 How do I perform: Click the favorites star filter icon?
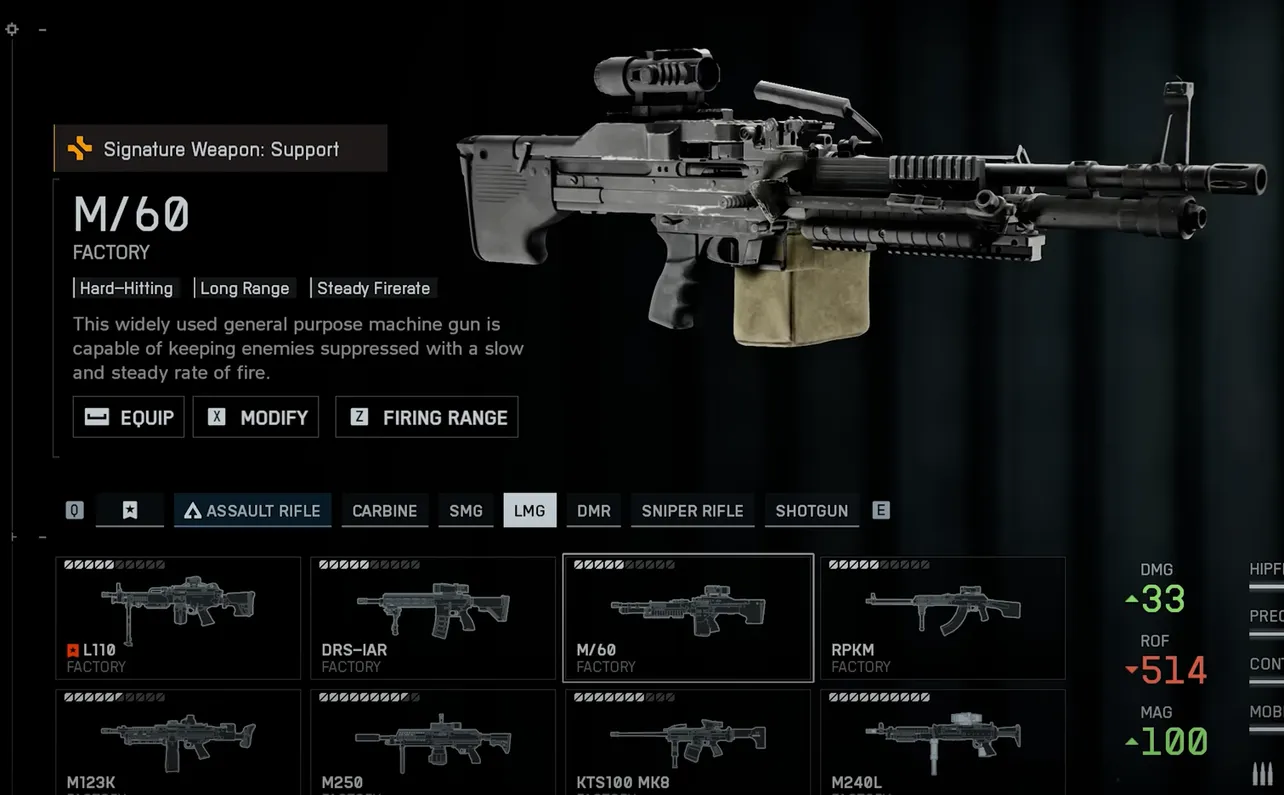130,510
